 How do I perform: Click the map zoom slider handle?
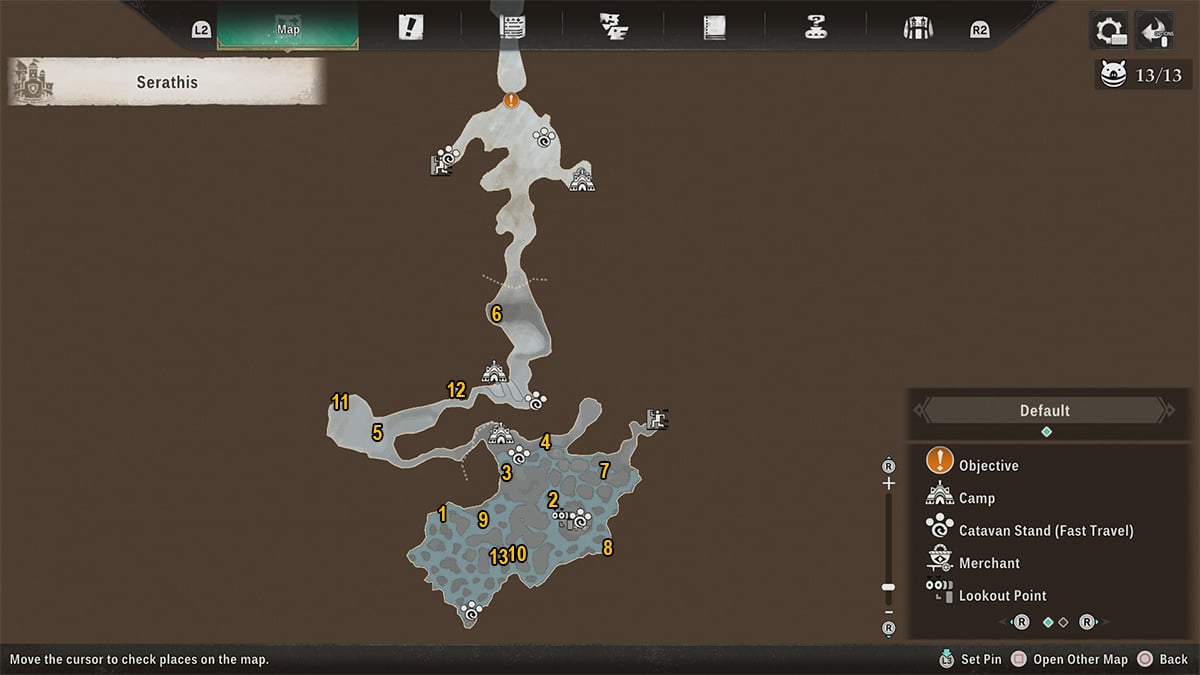[888, 588]
